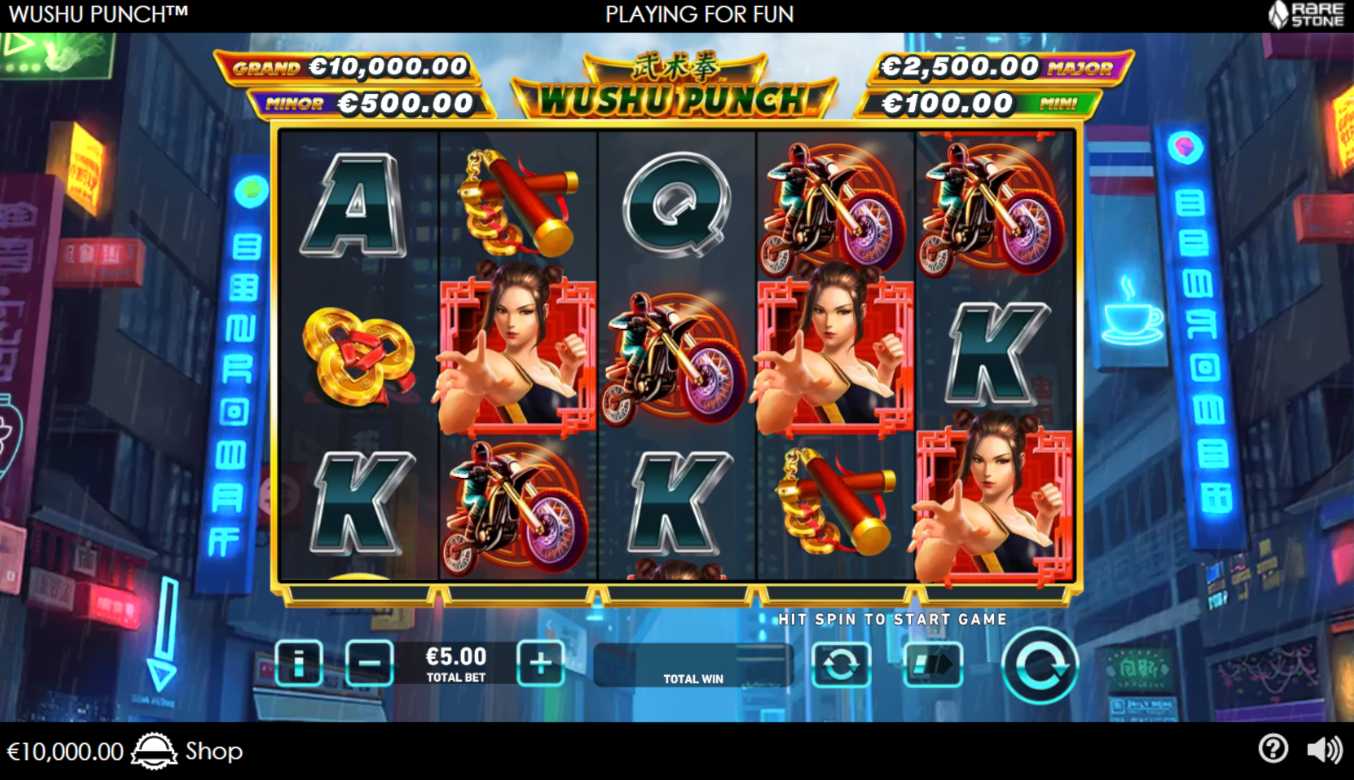Image resolution: width=1354 pixels, height=780 pixels.
Task: Toggle the autoplay button
Action: point(840,665)
